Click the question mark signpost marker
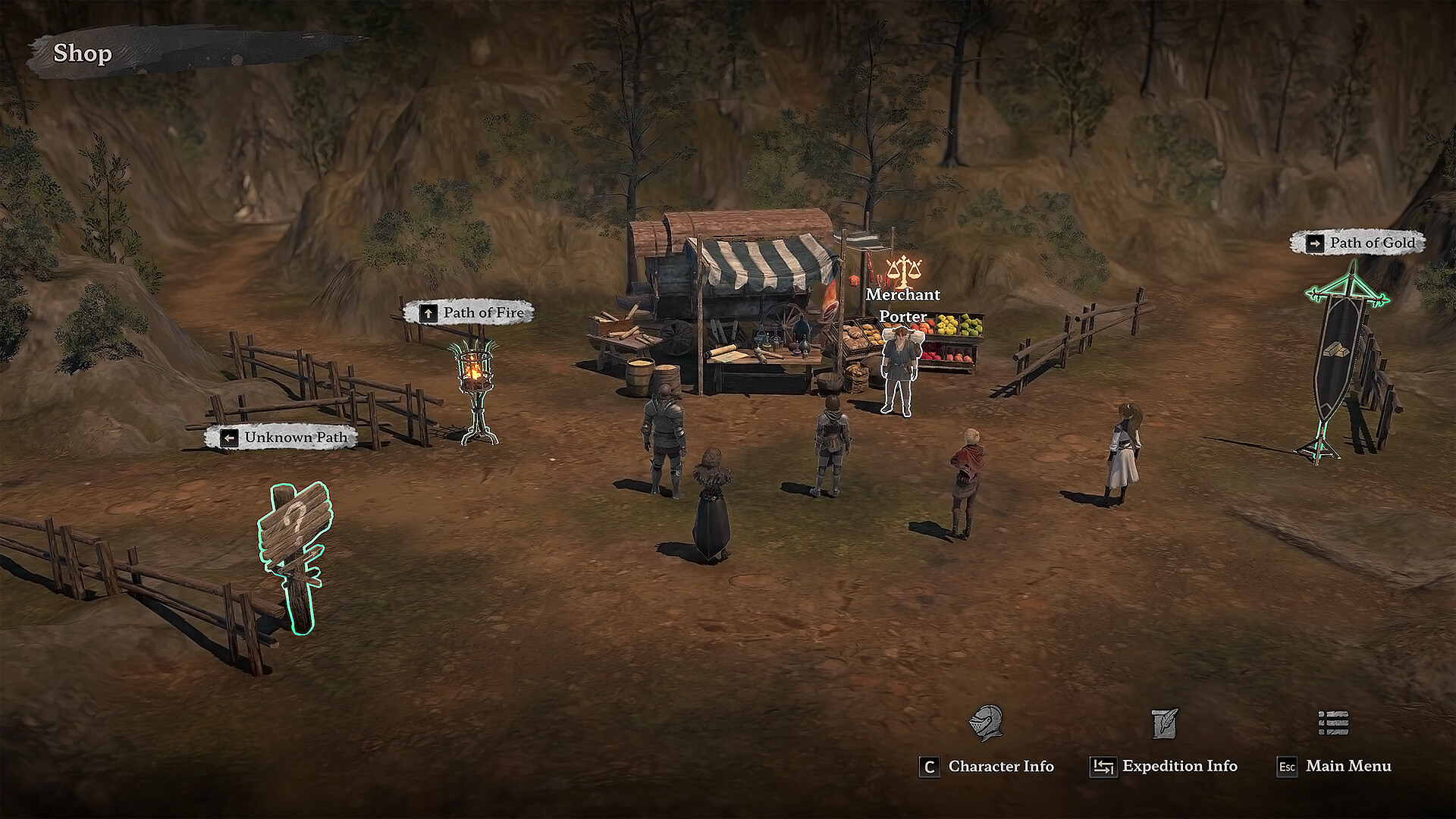 (x=295, y=552)
